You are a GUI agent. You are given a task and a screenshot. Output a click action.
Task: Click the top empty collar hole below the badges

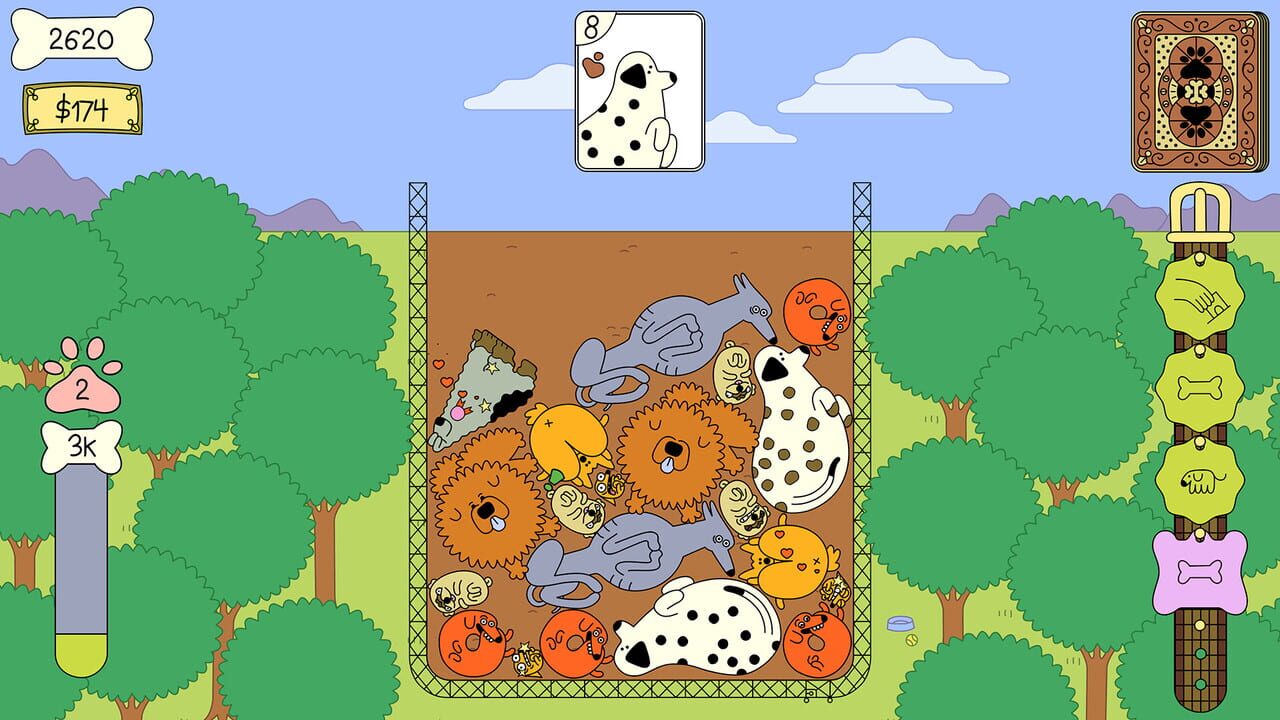pos(1200,623)
